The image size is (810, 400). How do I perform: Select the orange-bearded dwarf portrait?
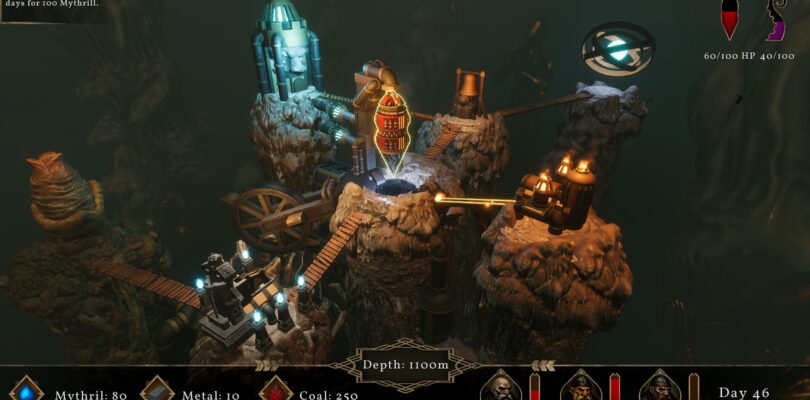[579, 387]
